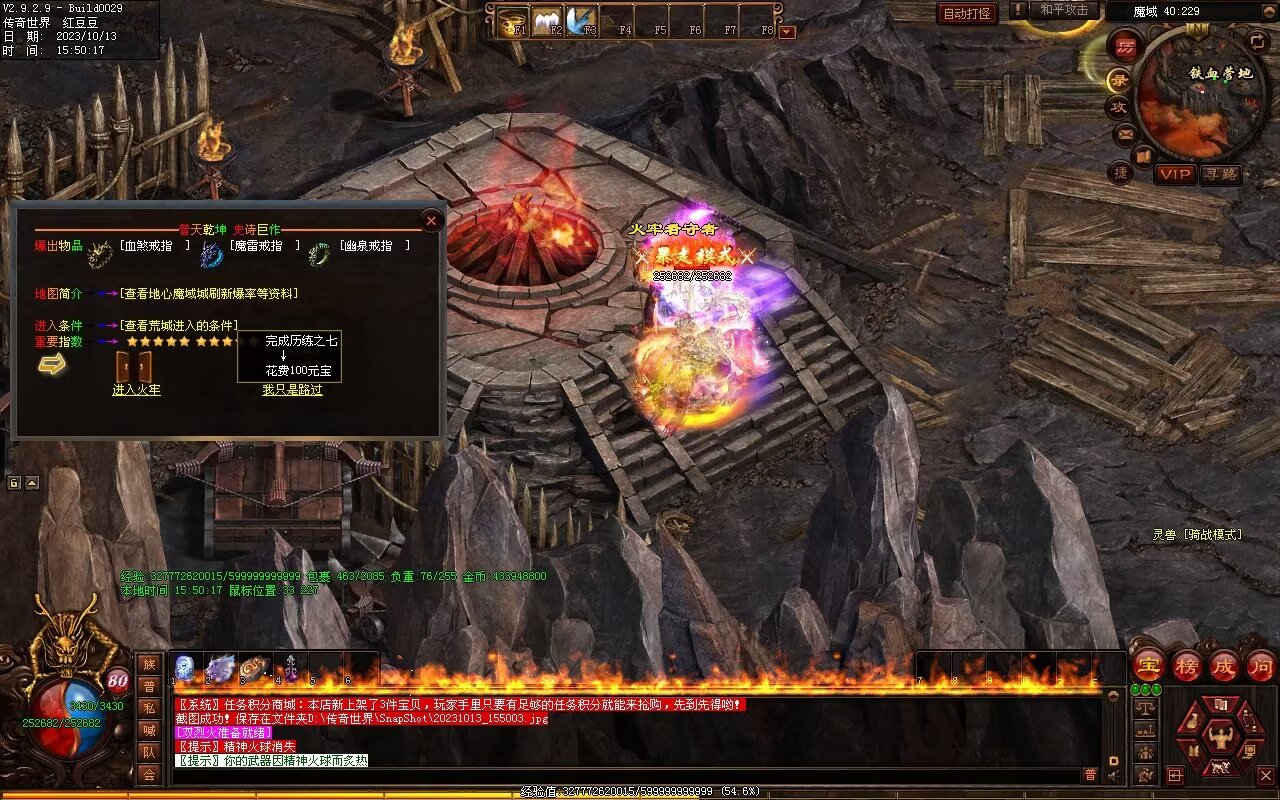Close the dungeon info dialog
This screenshot has width=1280, height=800.
click(x=432, y=220)
